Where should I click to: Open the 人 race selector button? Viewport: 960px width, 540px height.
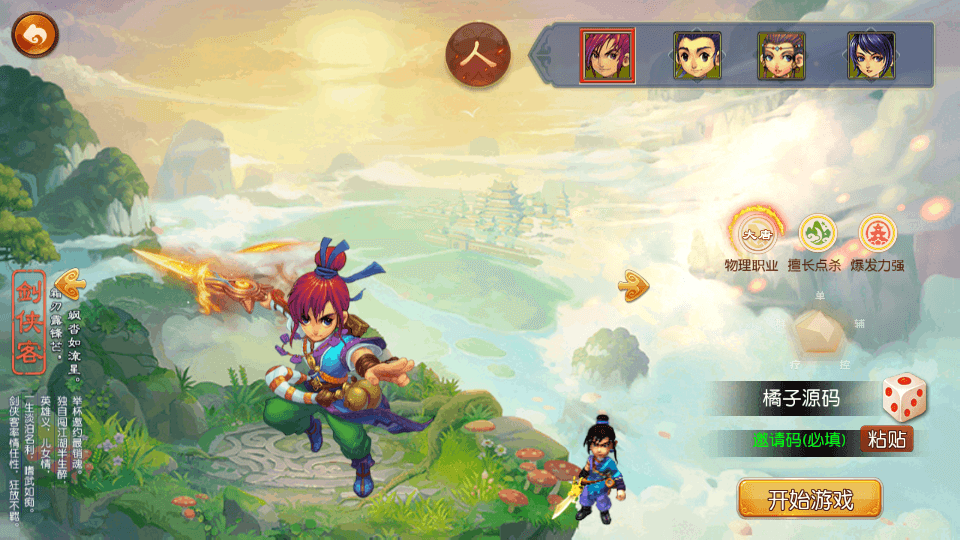(x=478, y=56)
